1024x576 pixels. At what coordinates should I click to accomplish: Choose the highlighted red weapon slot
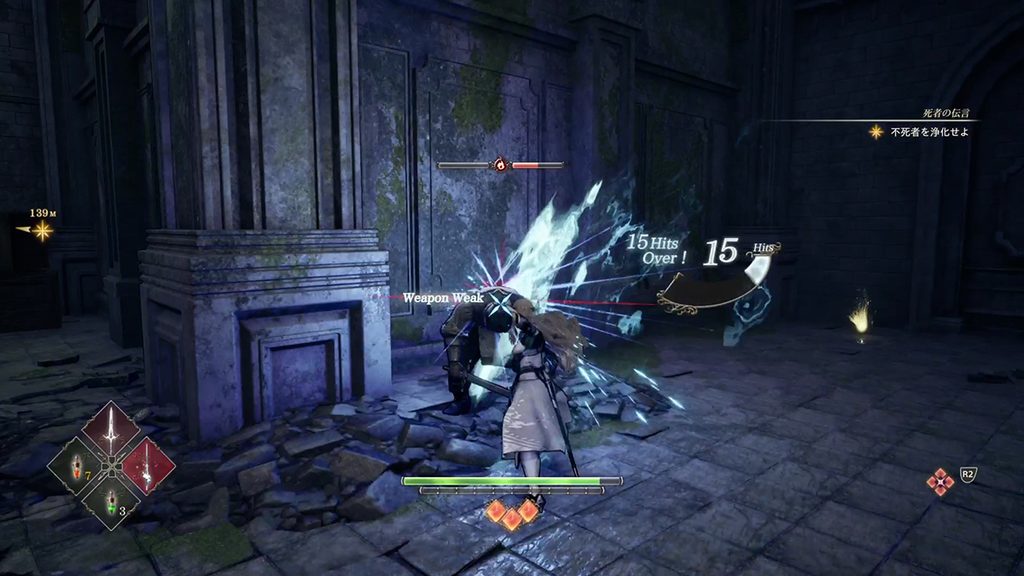(147, 464)
